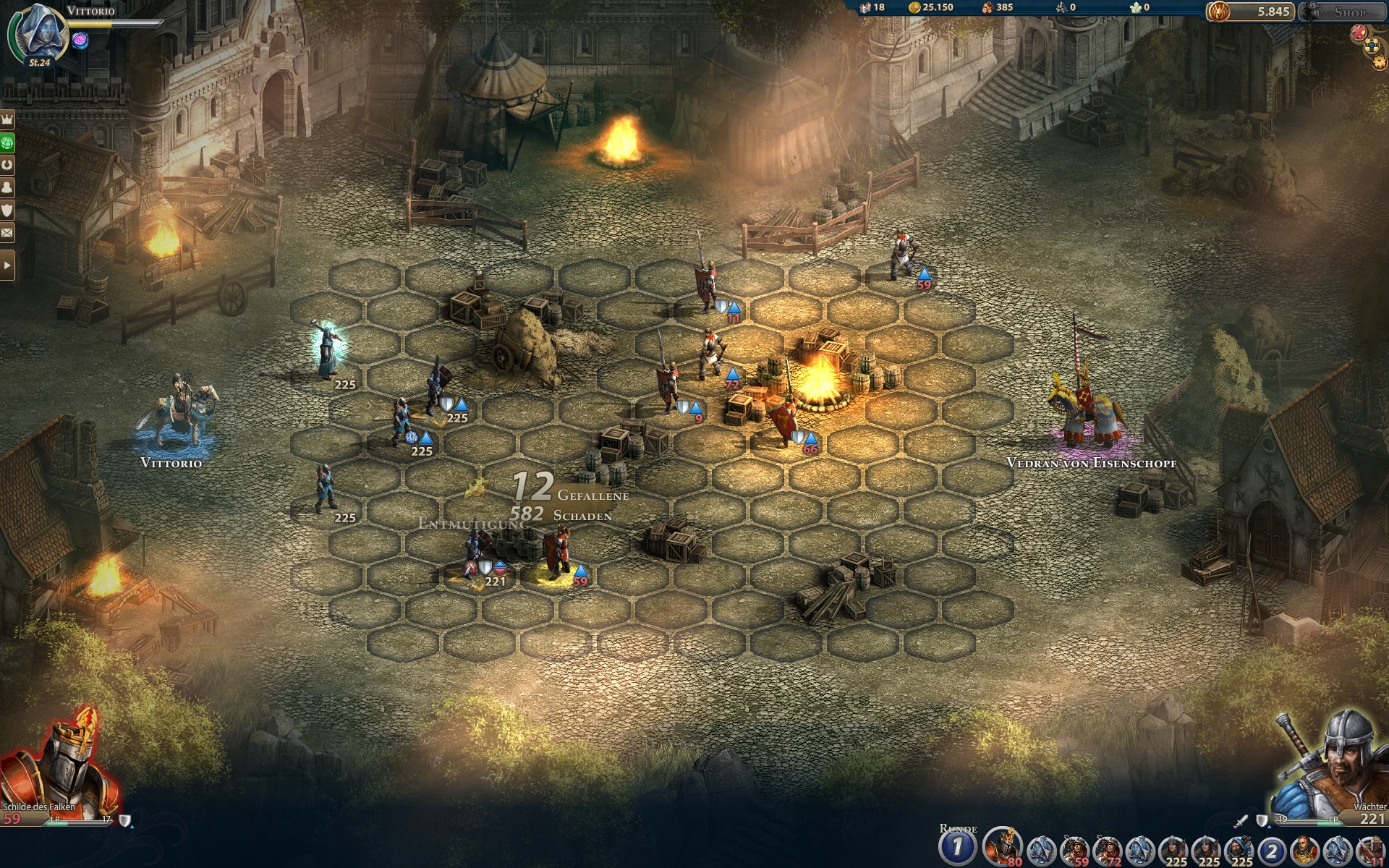Click Vittorio's hero portrait
Screen dimensions: 1389x868
point(38,33)
